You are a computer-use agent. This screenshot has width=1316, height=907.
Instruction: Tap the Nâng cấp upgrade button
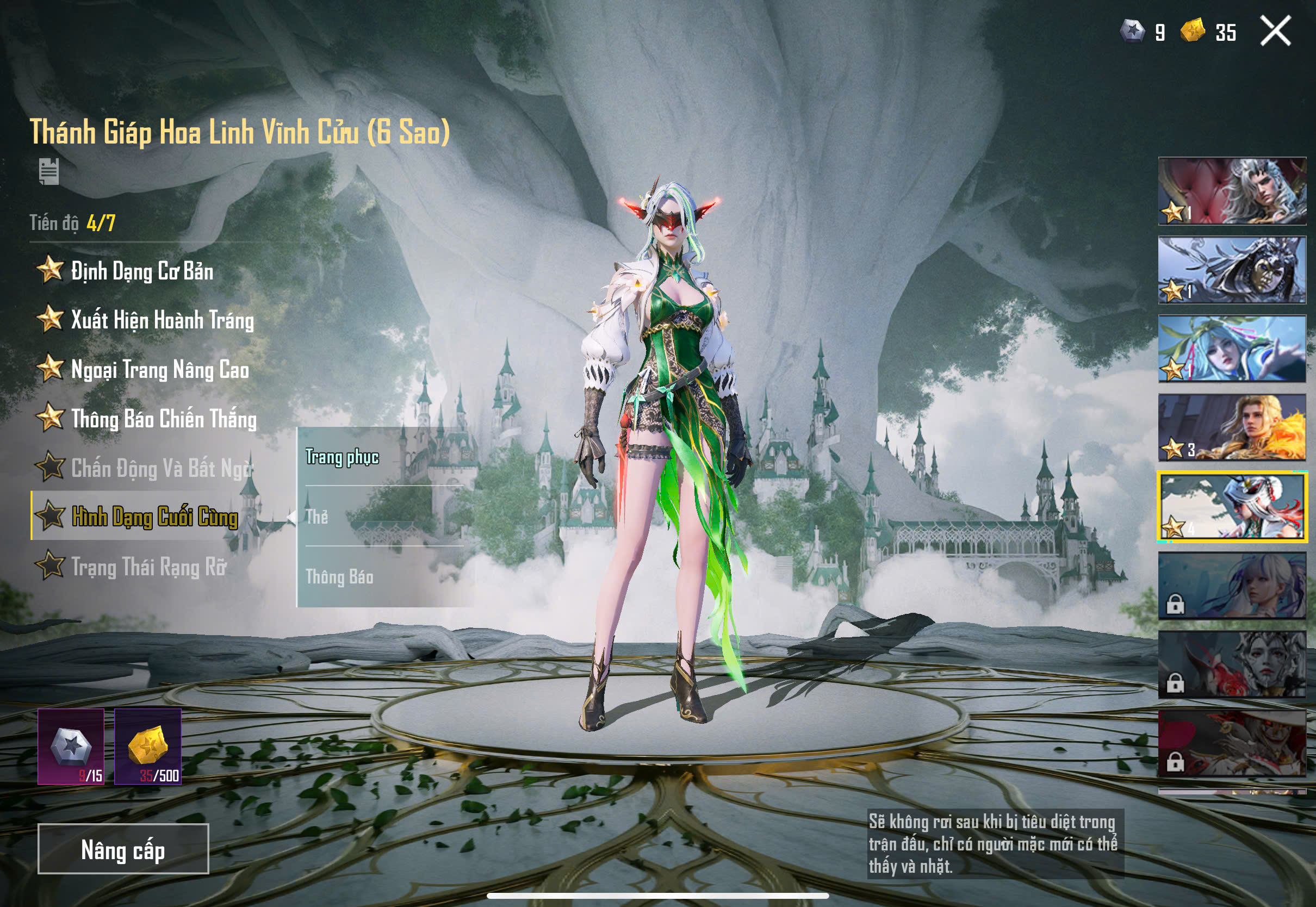click(123, 848)
